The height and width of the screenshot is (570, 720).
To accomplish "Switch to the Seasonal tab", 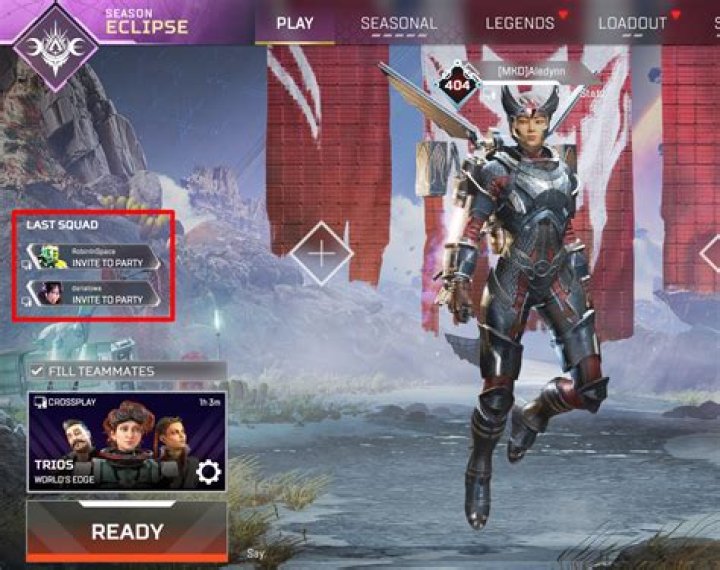I will (398, 23).
